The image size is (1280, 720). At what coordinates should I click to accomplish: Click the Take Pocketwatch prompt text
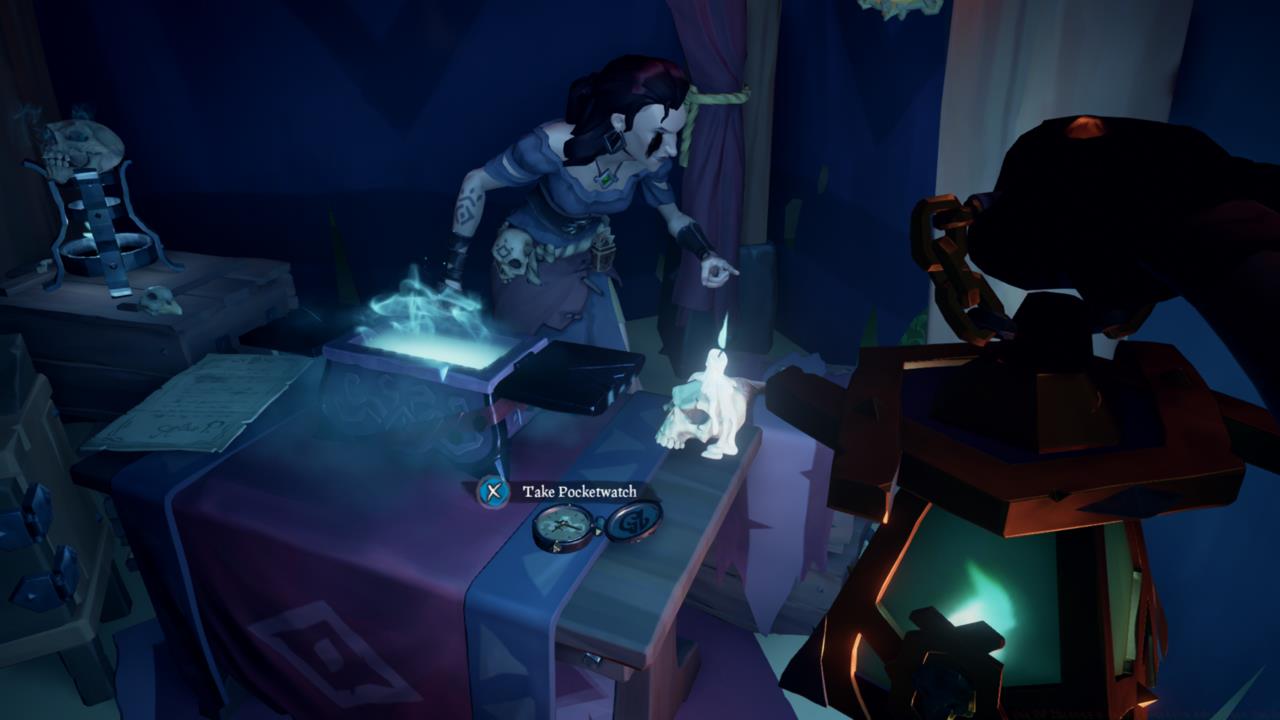[x=580, y=491]
